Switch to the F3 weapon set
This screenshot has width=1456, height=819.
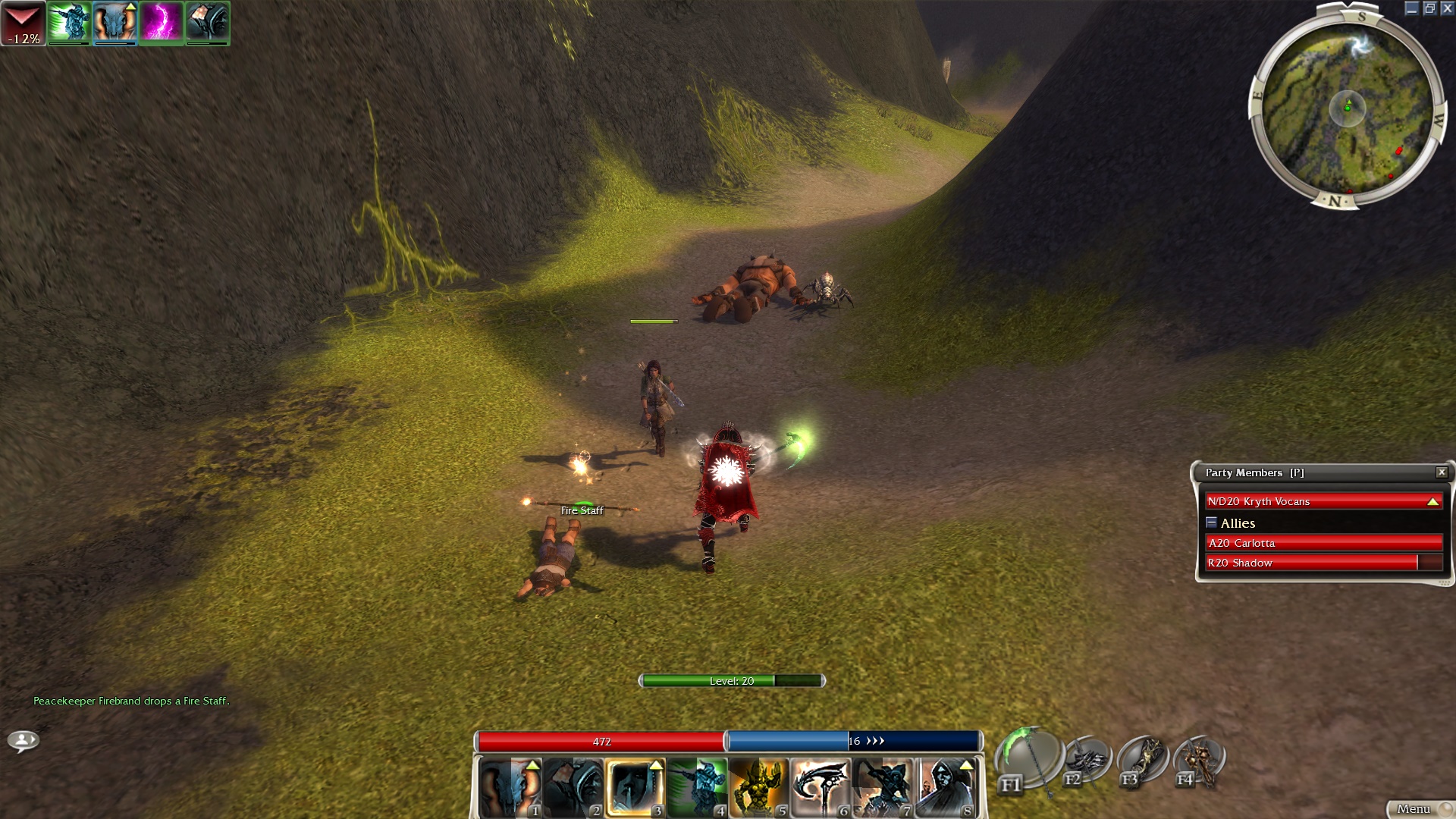pos(1143,761)
